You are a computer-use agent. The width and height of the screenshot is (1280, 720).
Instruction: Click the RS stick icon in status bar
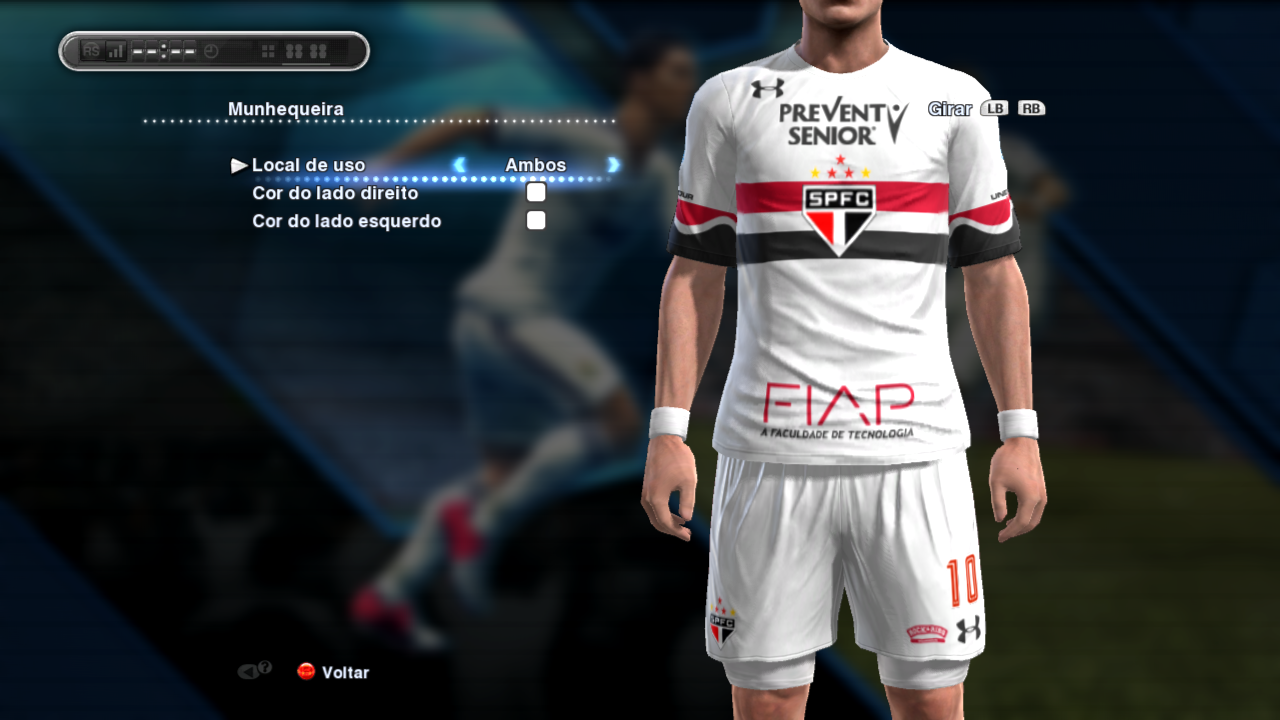[92, 51]
